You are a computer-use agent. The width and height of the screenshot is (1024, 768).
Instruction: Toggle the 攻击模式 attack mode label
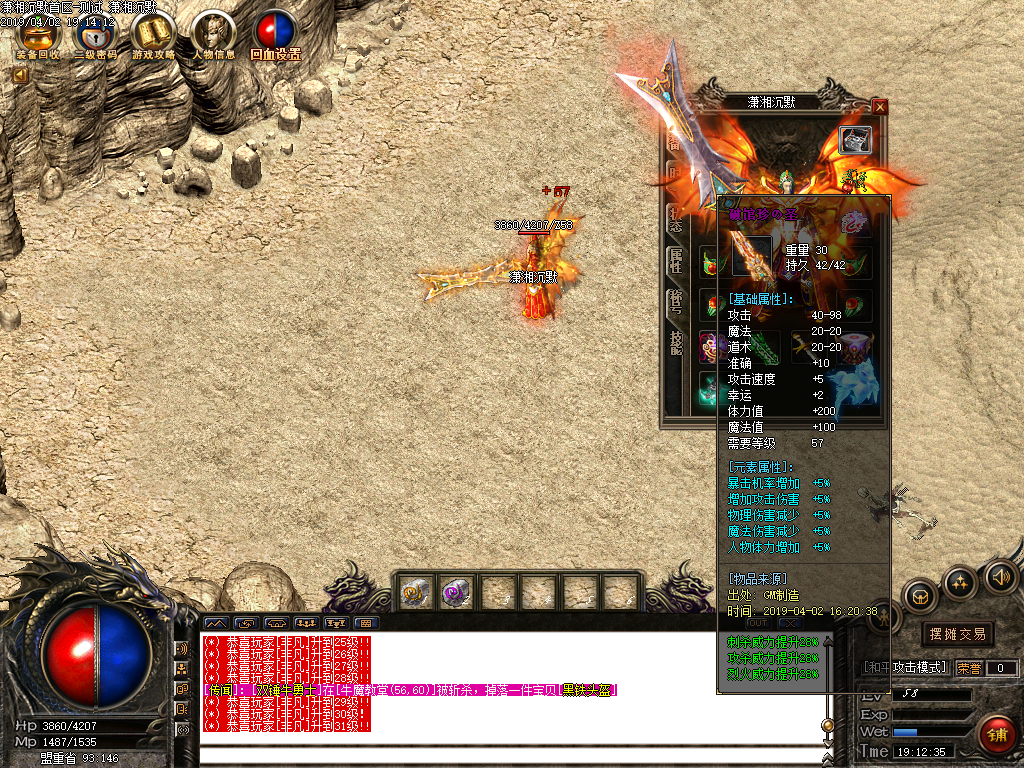905,667
